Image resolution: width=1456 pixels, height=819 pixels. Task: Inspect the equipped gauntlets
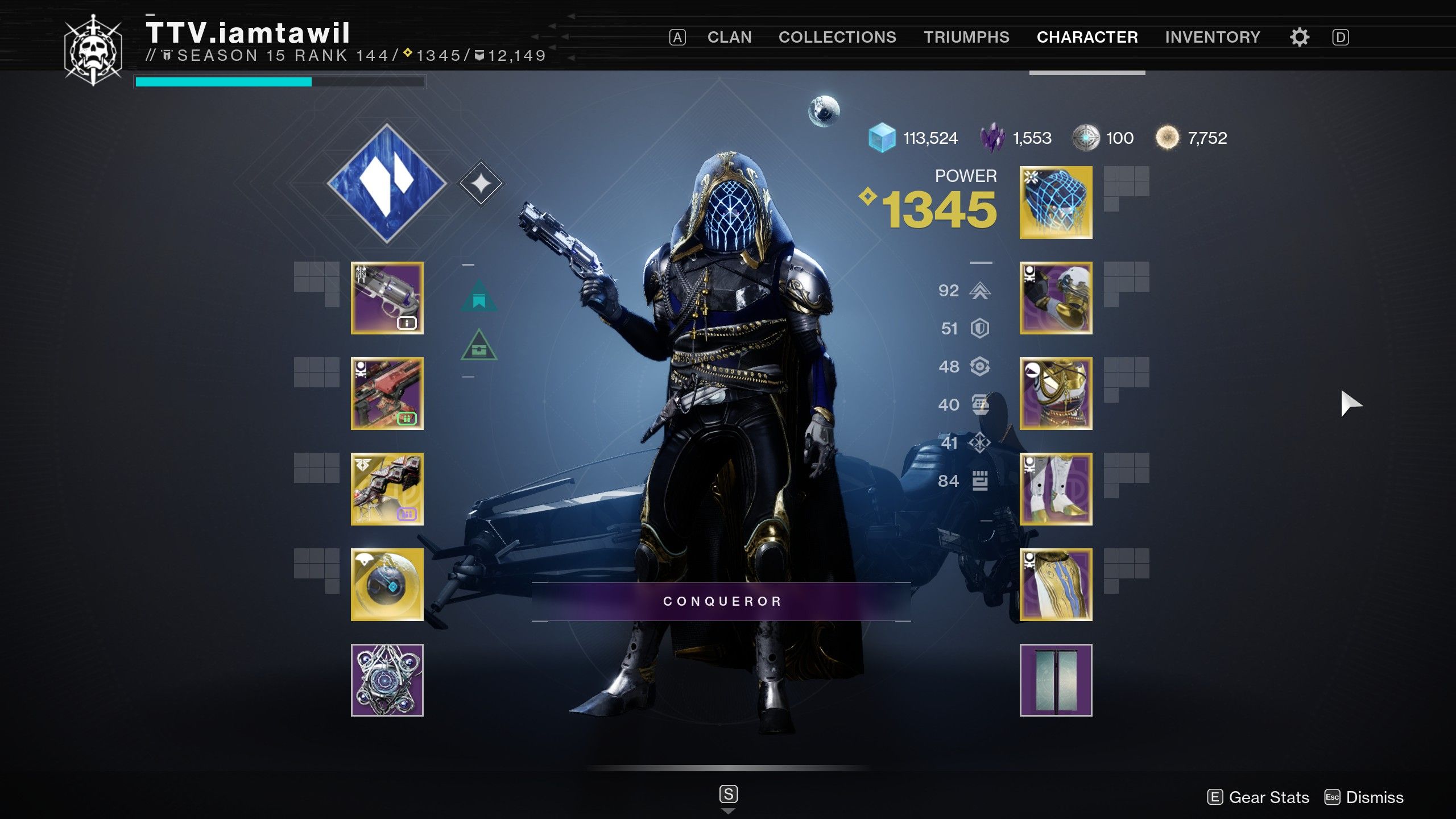(x=1055, y=300)
